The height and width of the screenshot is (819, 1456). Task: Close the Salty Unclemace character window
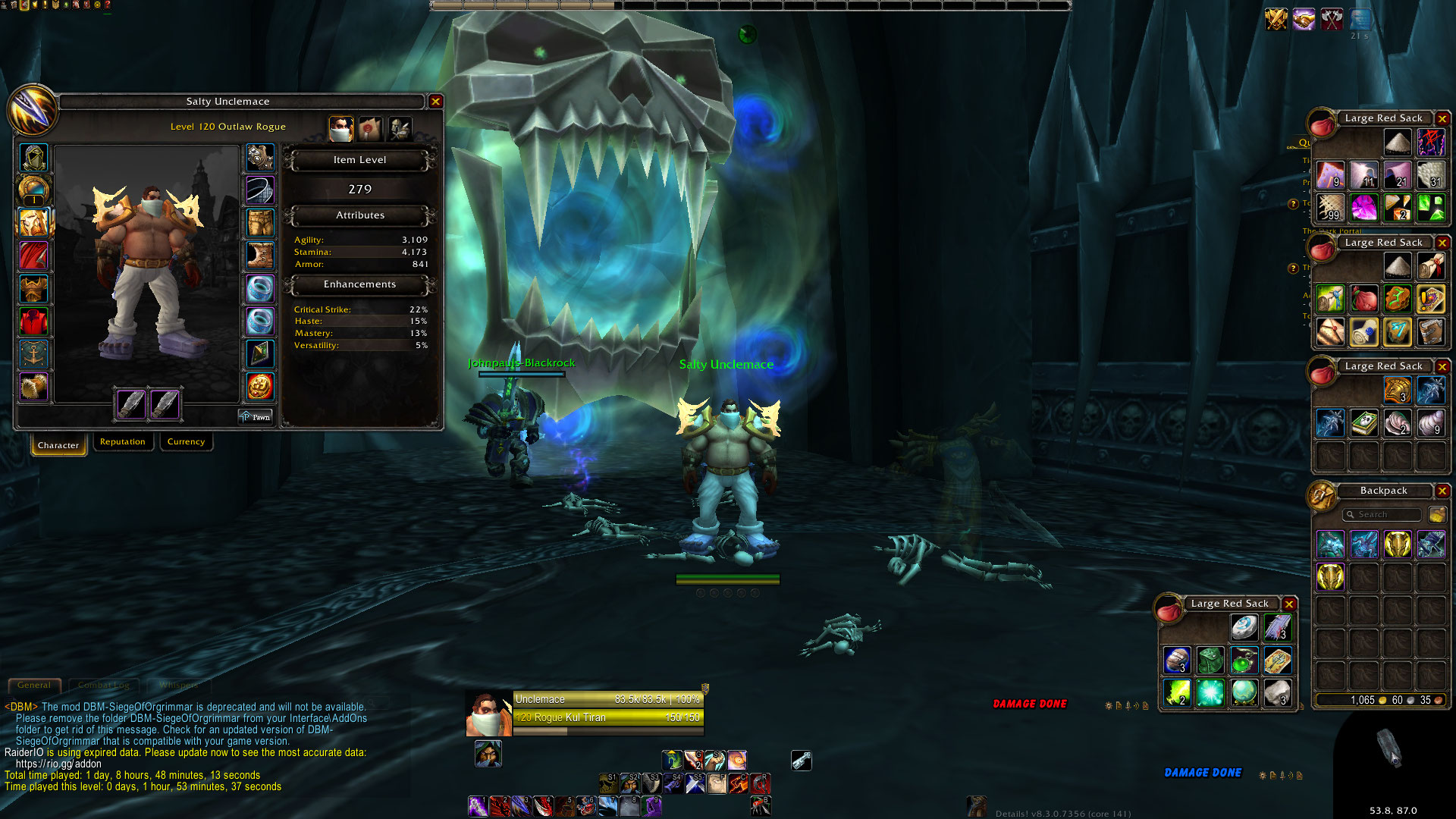435,102
